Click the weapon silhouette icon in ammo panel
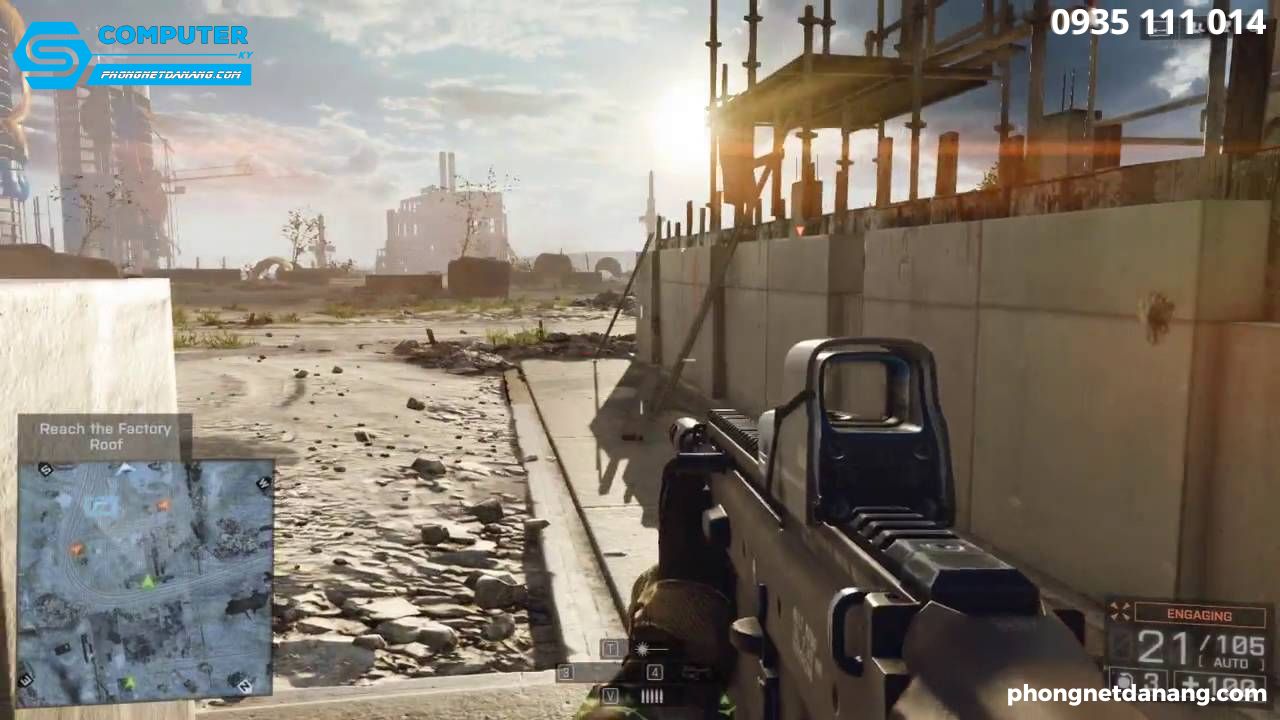The width and height of the screenshot is (1280, 720). coord(1122,643)
